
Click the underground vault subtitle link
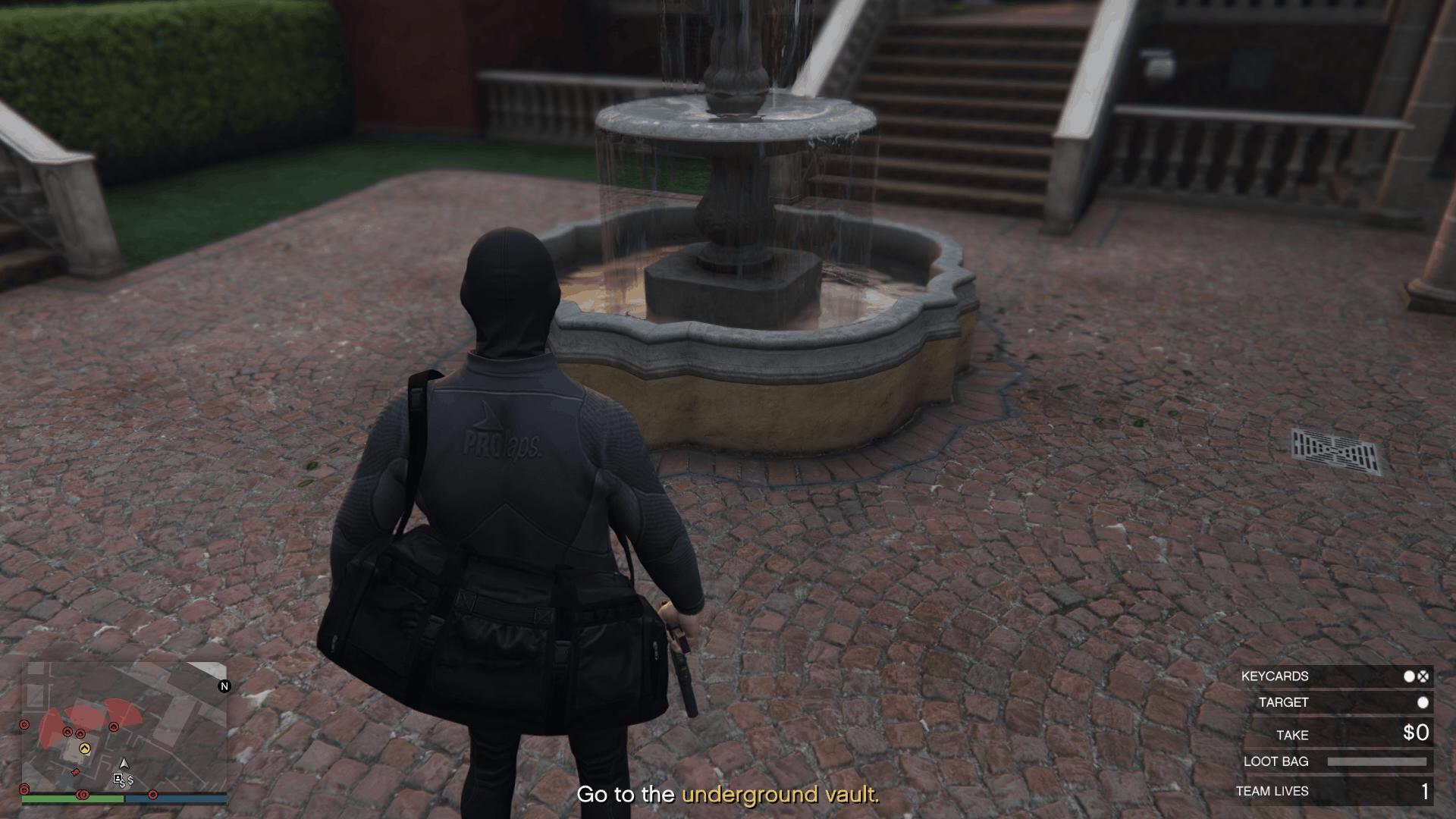(x=780, y=796)
